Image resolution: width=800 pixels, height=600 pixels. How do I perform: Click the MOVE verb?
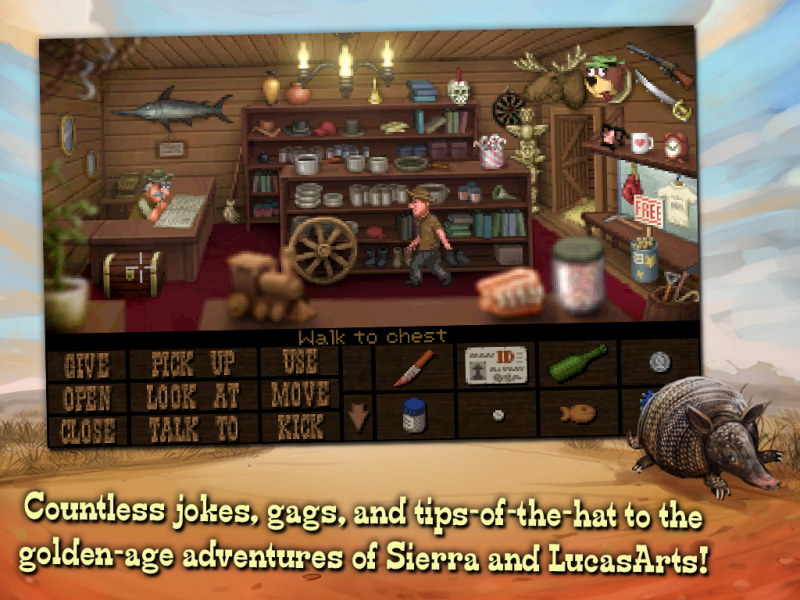299,394
